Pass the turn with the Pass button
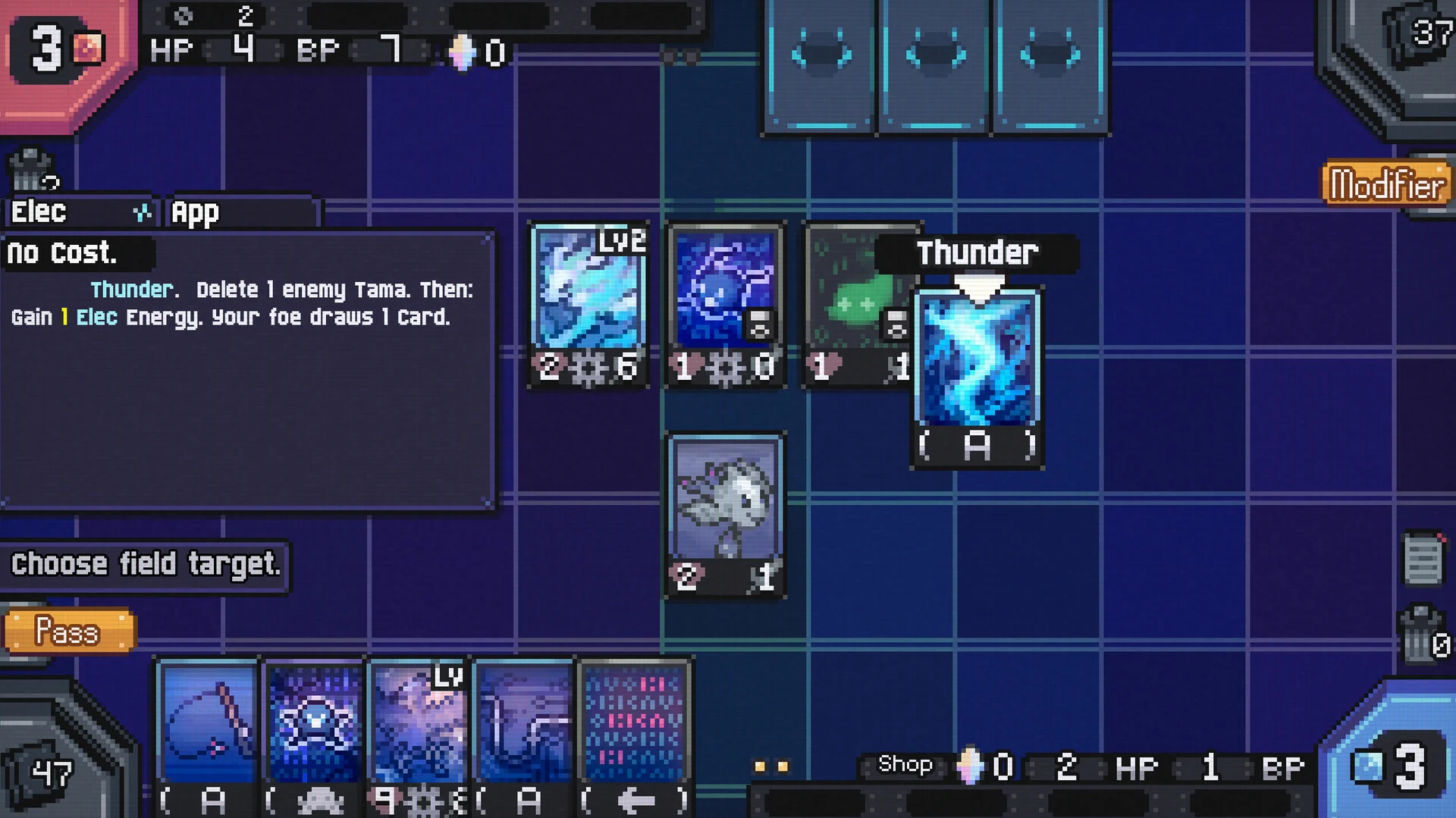 click(x=69, y=631)
